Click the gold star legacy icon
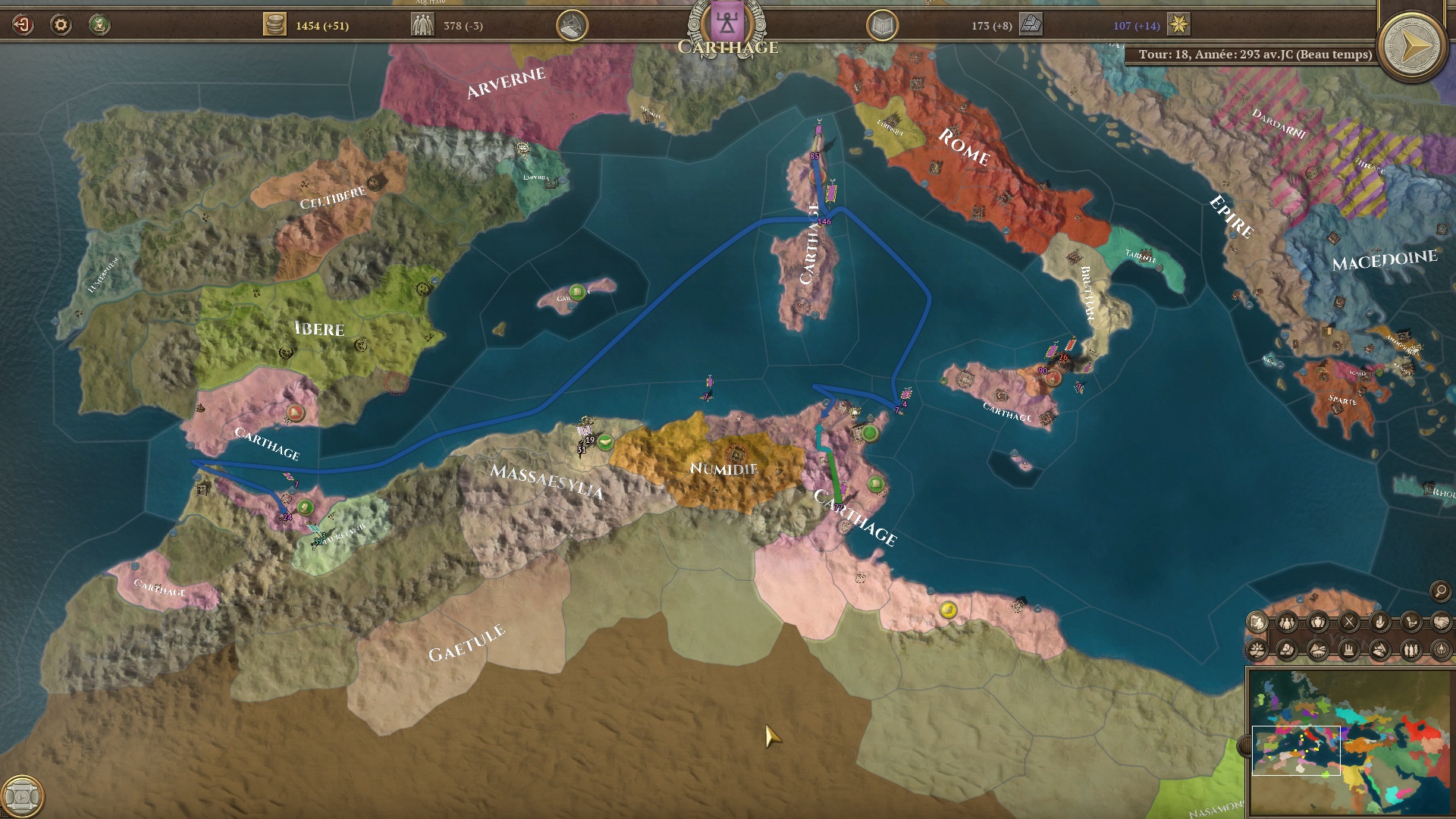This screenshot has height=819, width=1456. (1178, 25)
